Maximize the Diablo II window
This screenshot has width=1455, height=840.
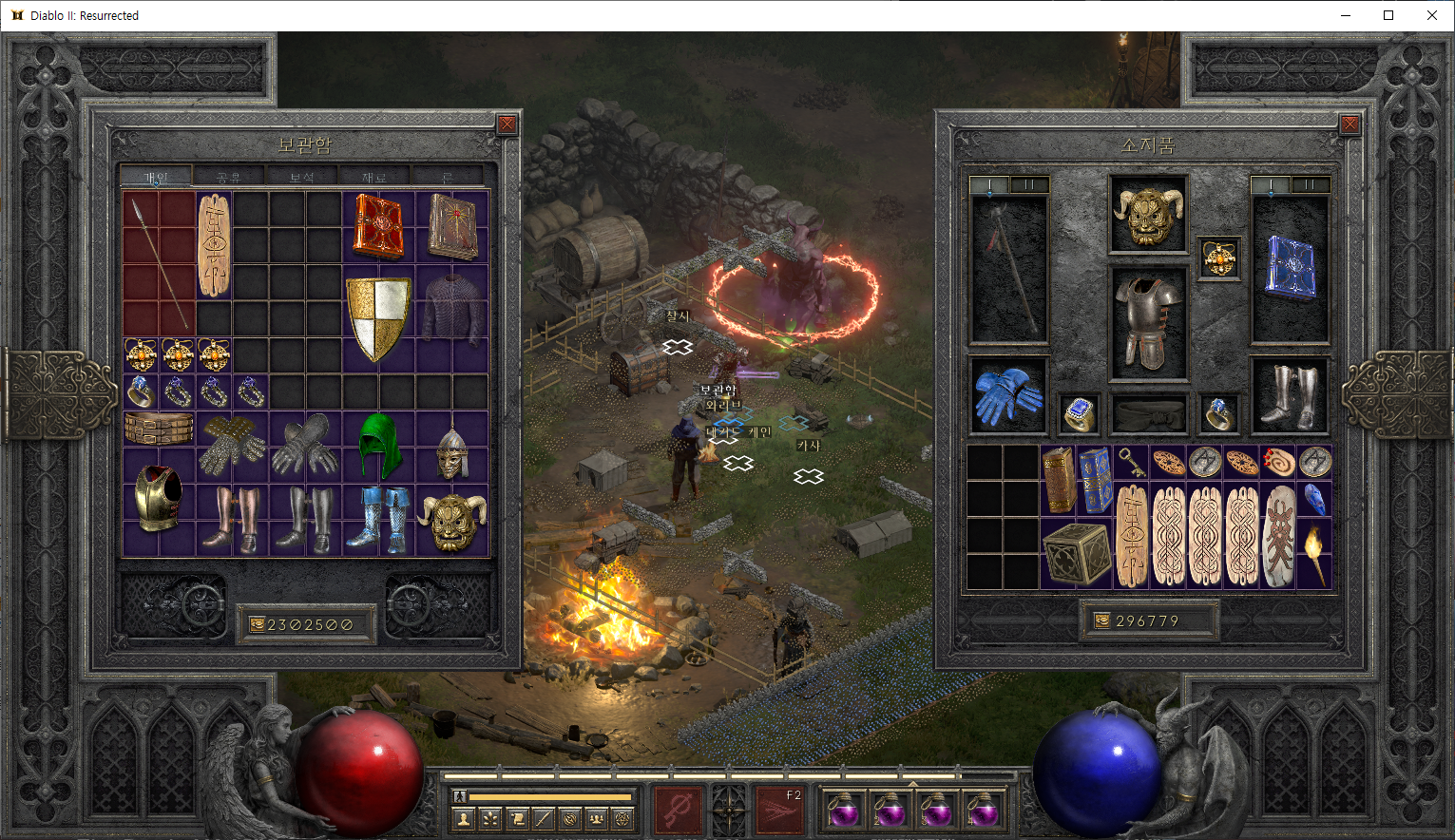[x=1388, y=15]
